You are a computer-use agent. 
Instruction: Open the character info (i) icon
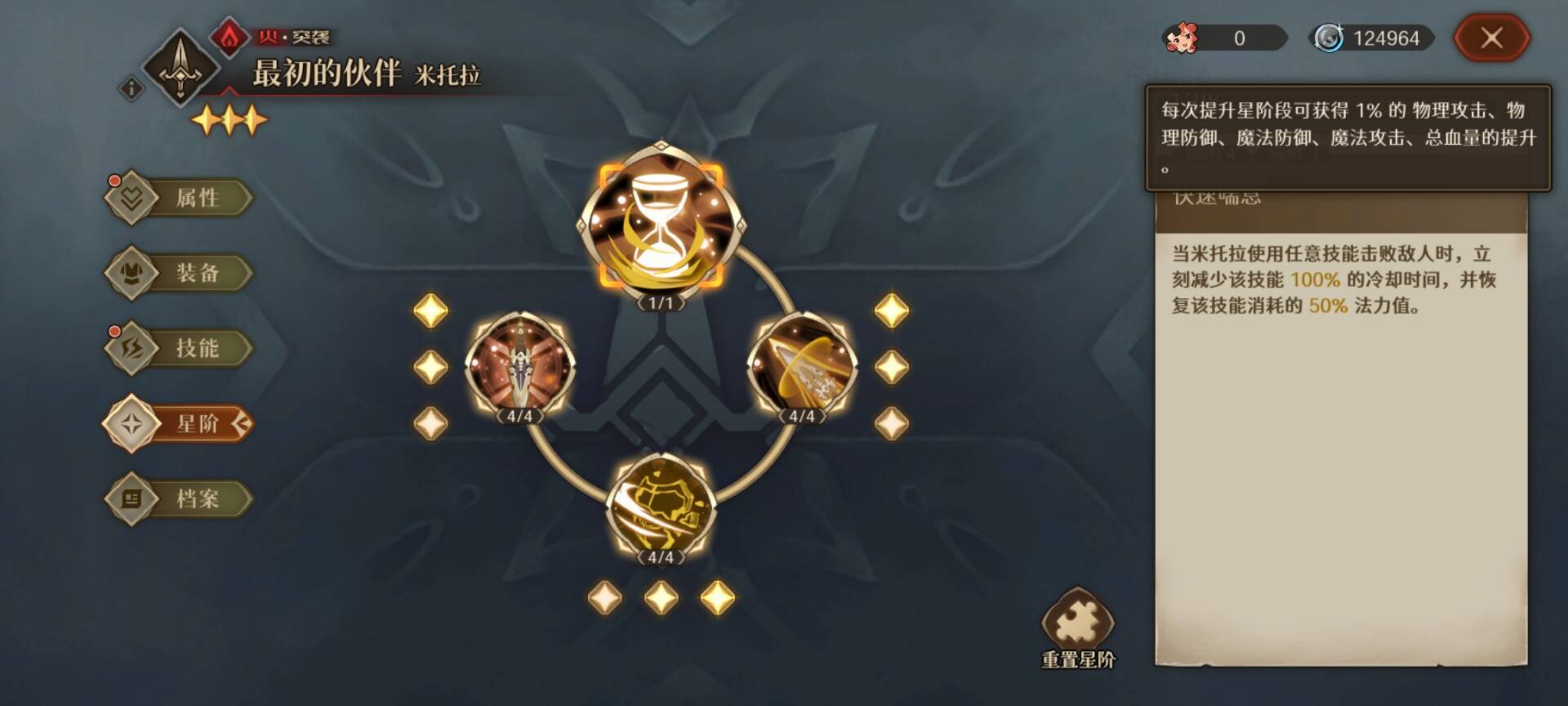[131, 88]
